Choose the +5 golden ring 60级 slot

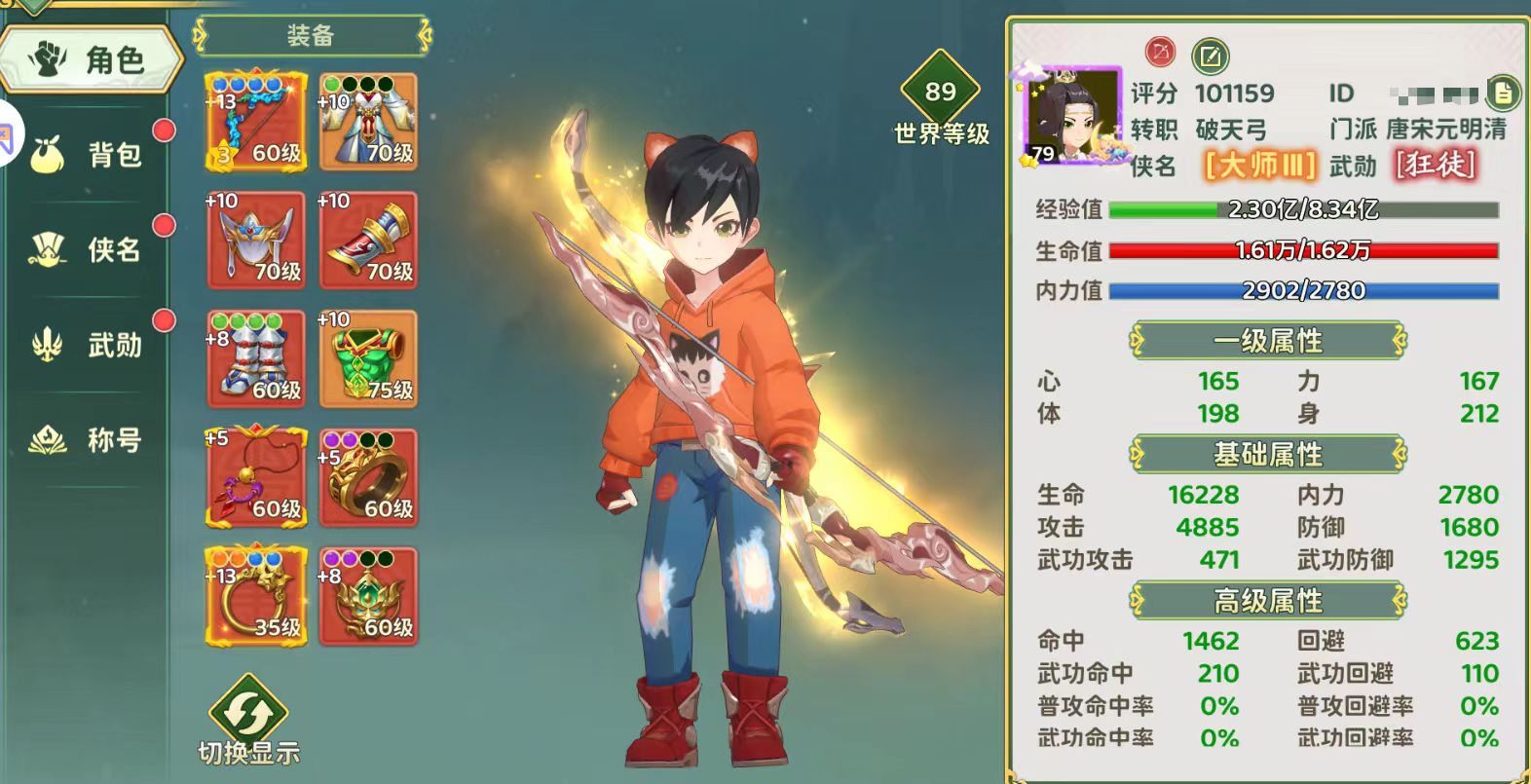point(368,477)
